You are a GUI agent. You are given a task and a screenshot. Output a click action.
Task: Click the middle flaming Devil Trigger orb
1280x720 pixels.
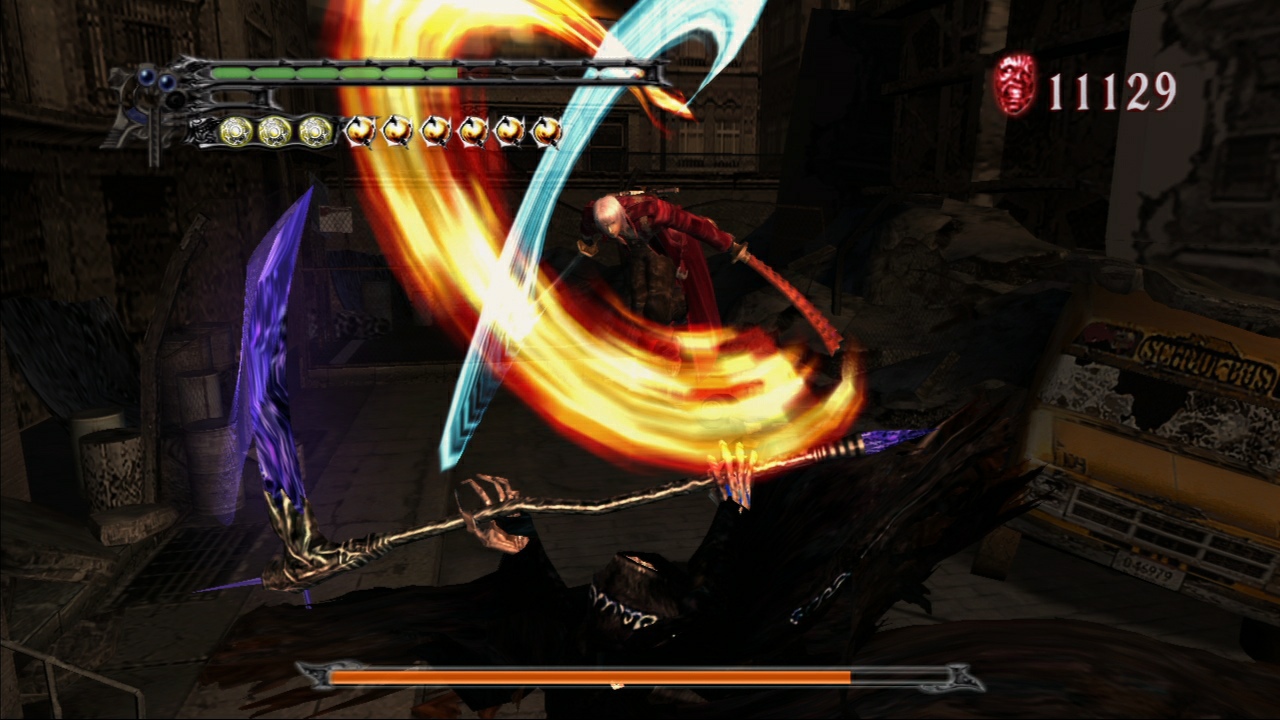click(x=455, y=128)
